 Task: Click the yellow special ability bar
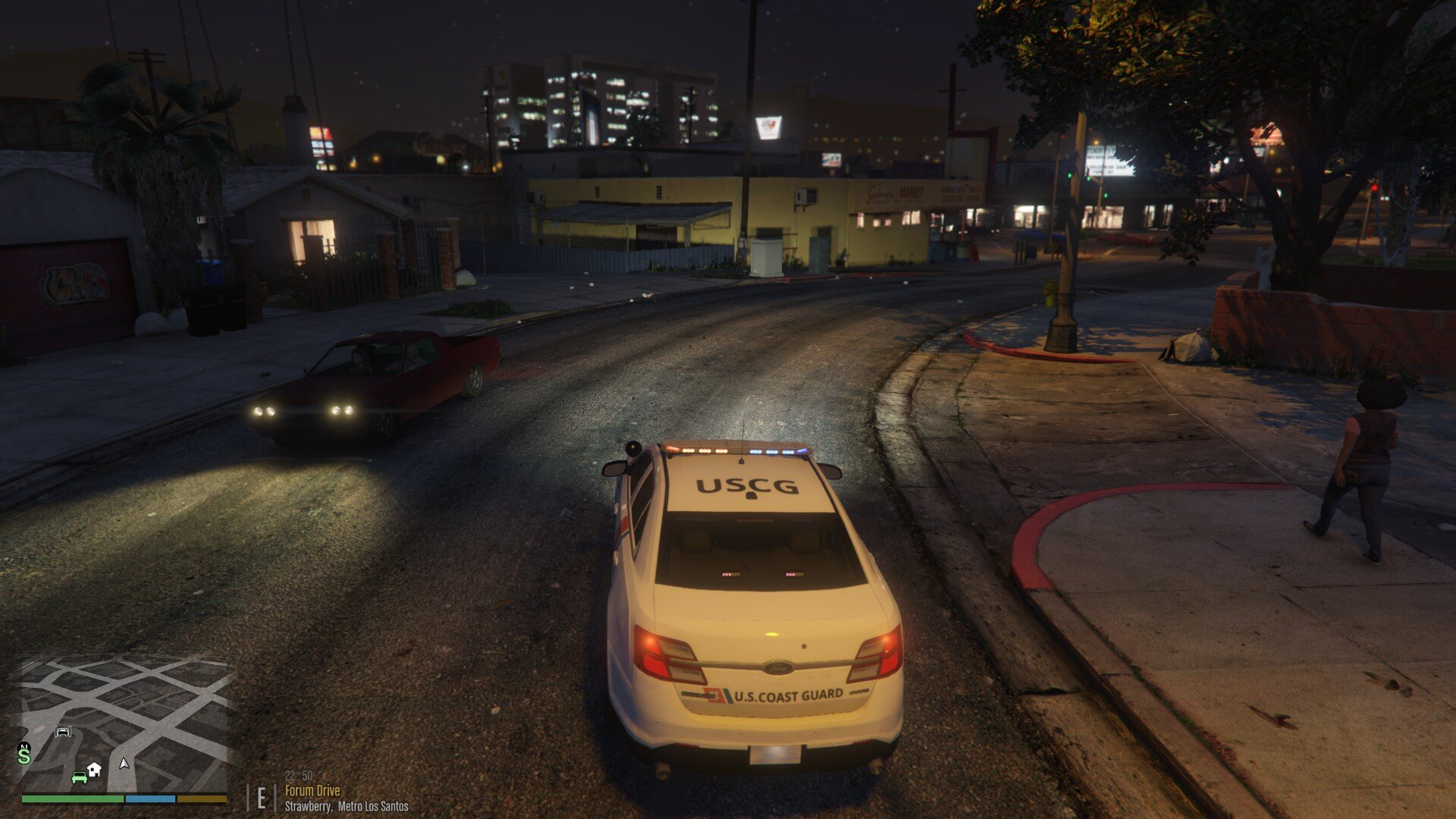pos(201,800)
